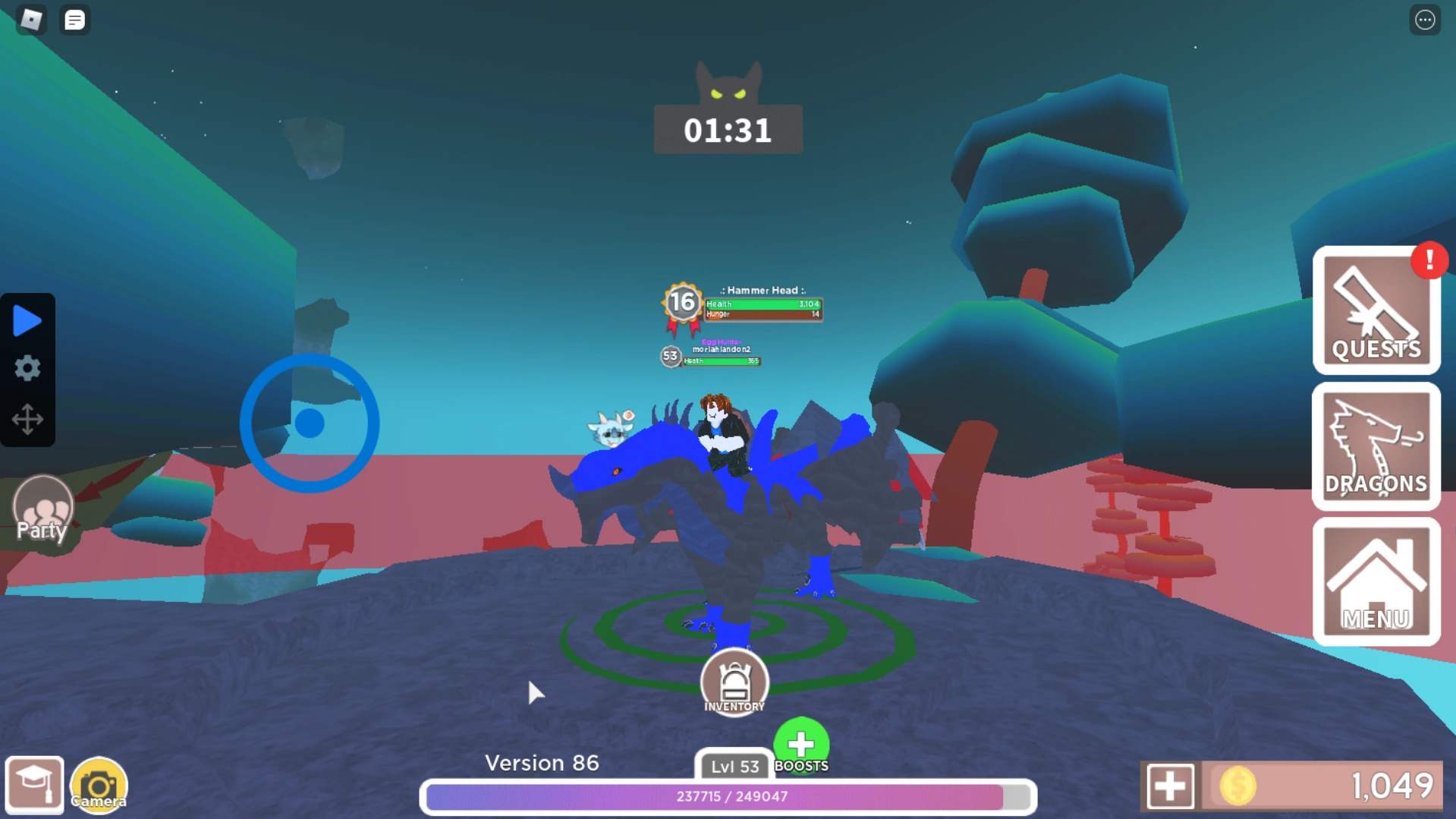This screenshot has height=819, width=1456.
Task: Toggle the movement mode arrows icon
Action: click(27, 420)
